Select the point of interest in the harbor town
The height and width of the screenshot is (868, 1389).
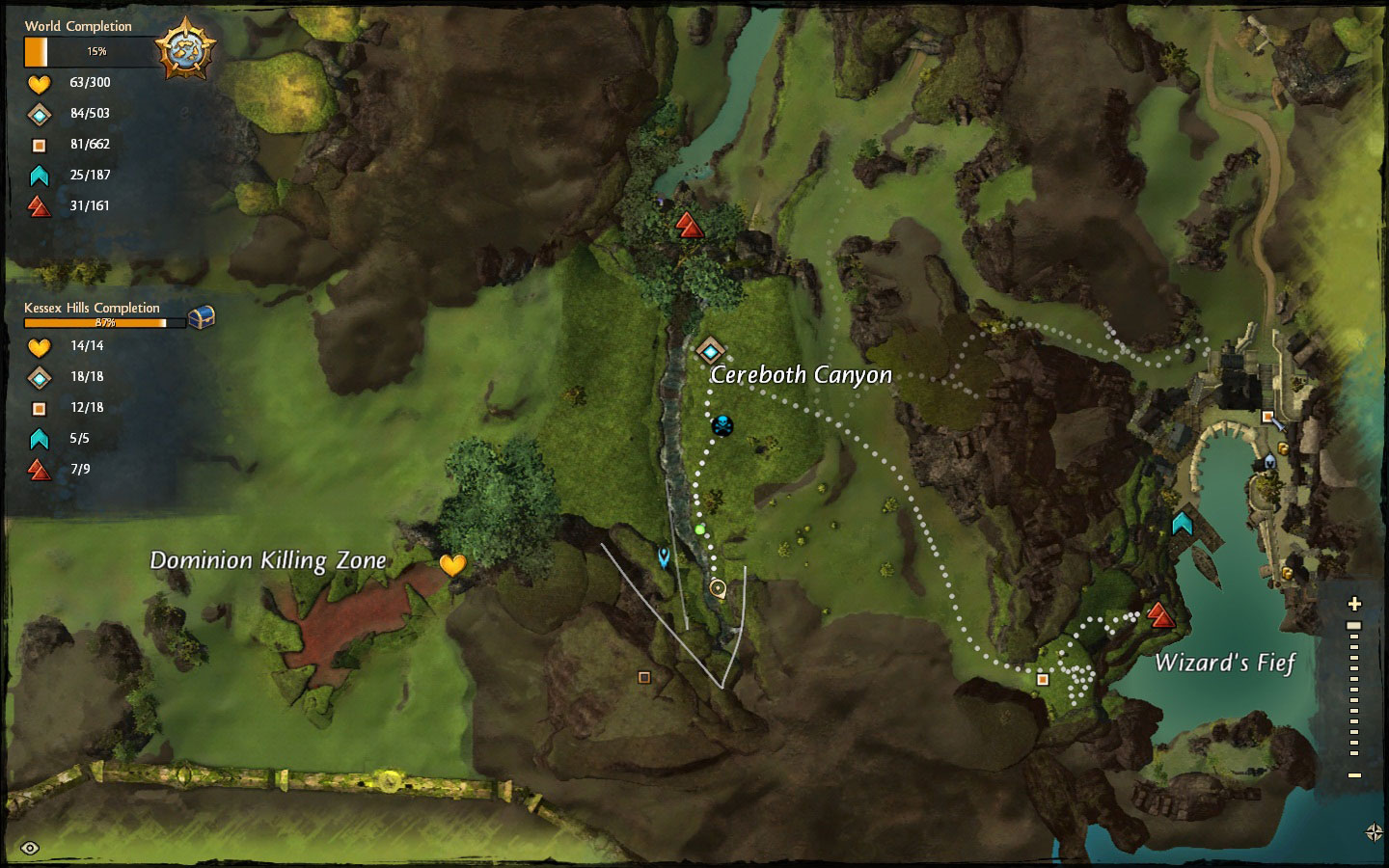tap(1267, 417)
